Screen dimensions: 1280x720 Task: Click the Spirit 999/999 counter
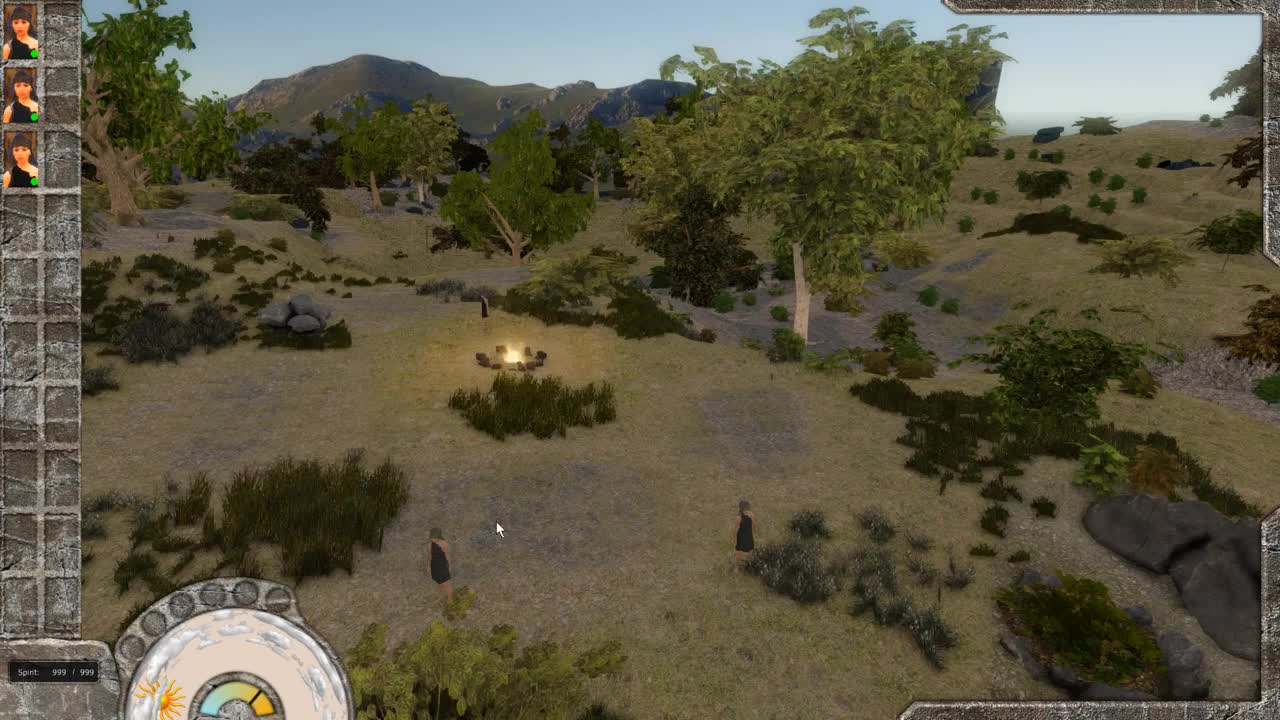[x=52, y=672]
